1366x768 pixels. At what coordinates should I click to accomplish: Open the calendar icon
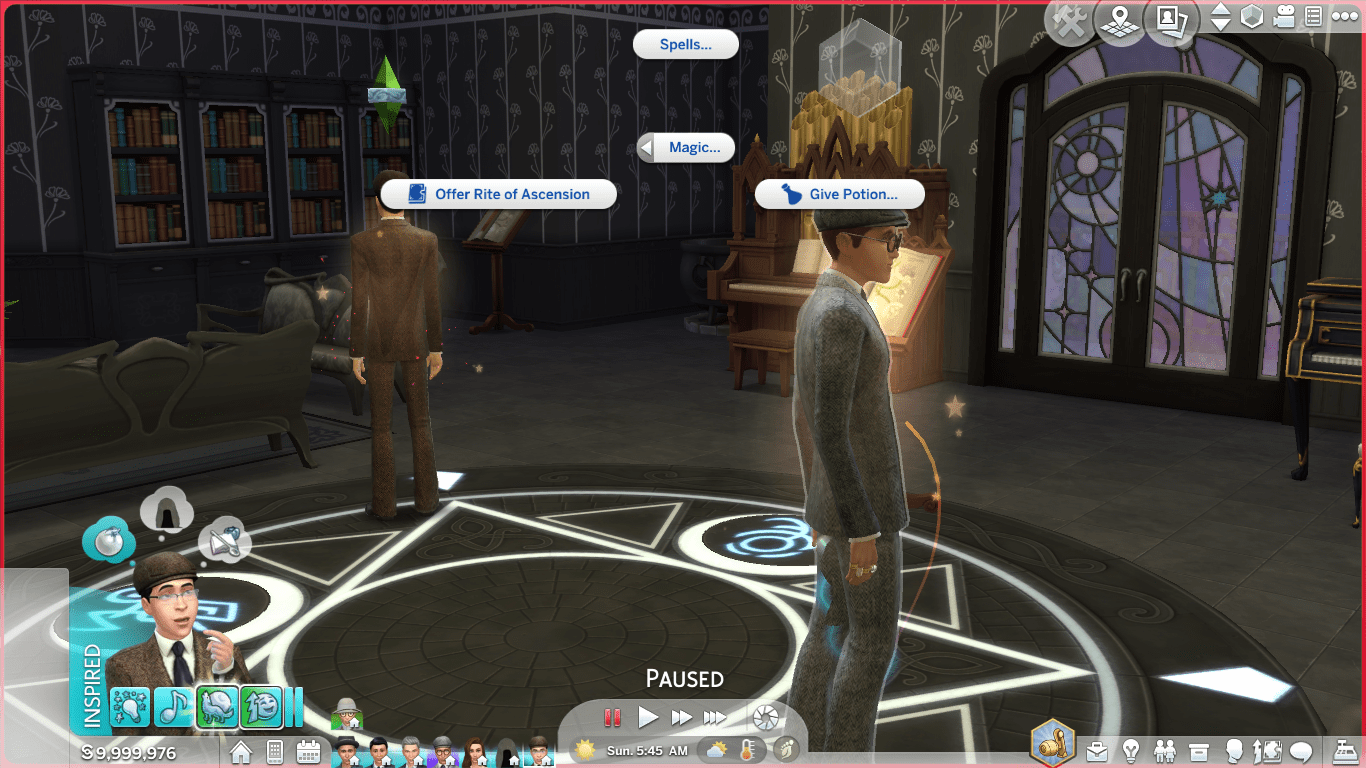308,750
